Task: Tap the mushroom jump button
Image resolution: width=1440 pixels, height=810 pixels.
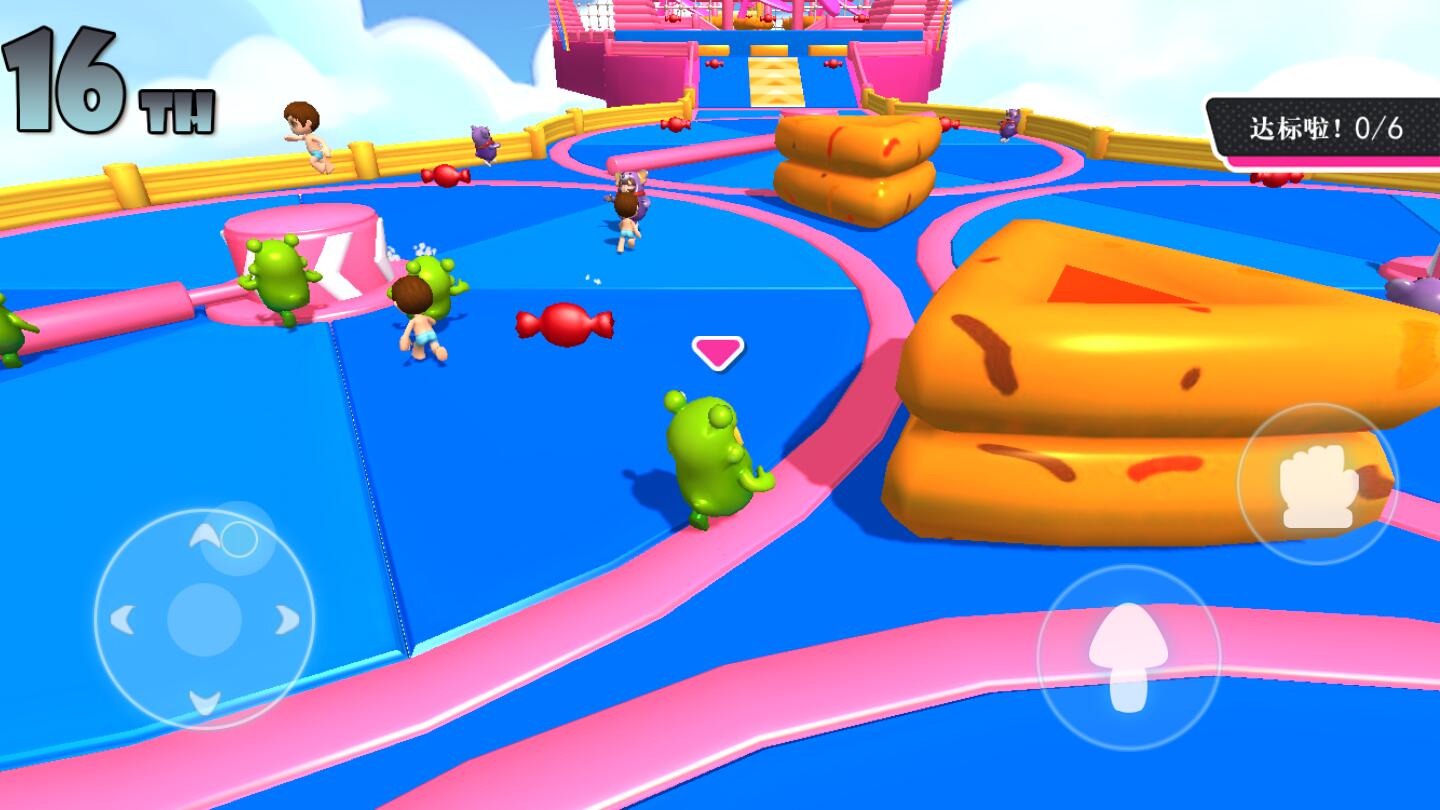Action: 1128,657
